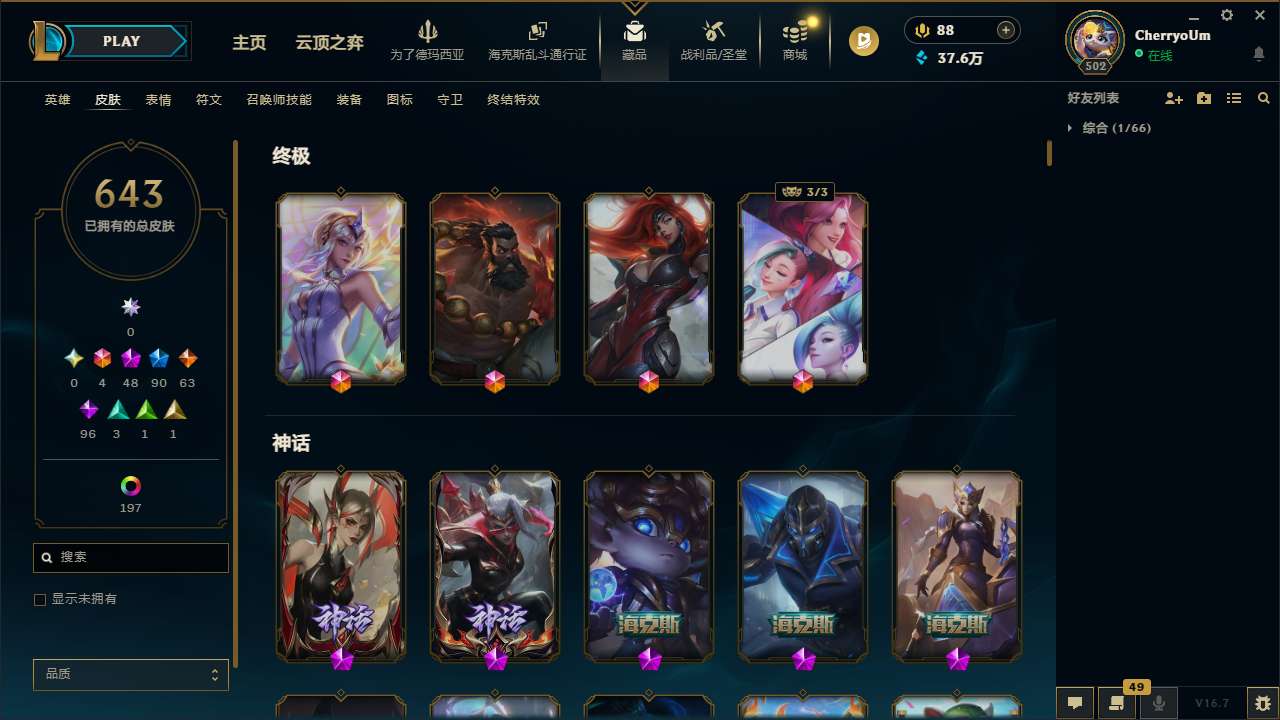
Task: Open the 商城 store
Action: click(794, 41)
